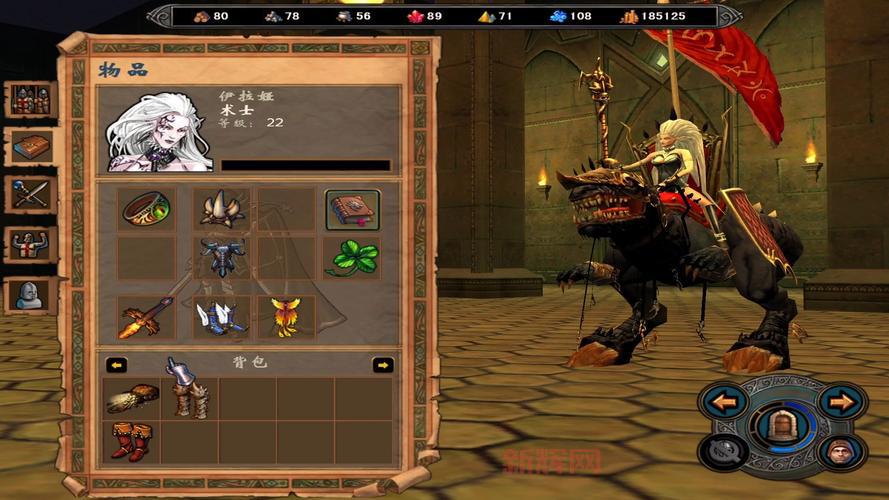Screen dimensions: 889x500
Task: Select the red tome in equipment
Action: point(352,210)
